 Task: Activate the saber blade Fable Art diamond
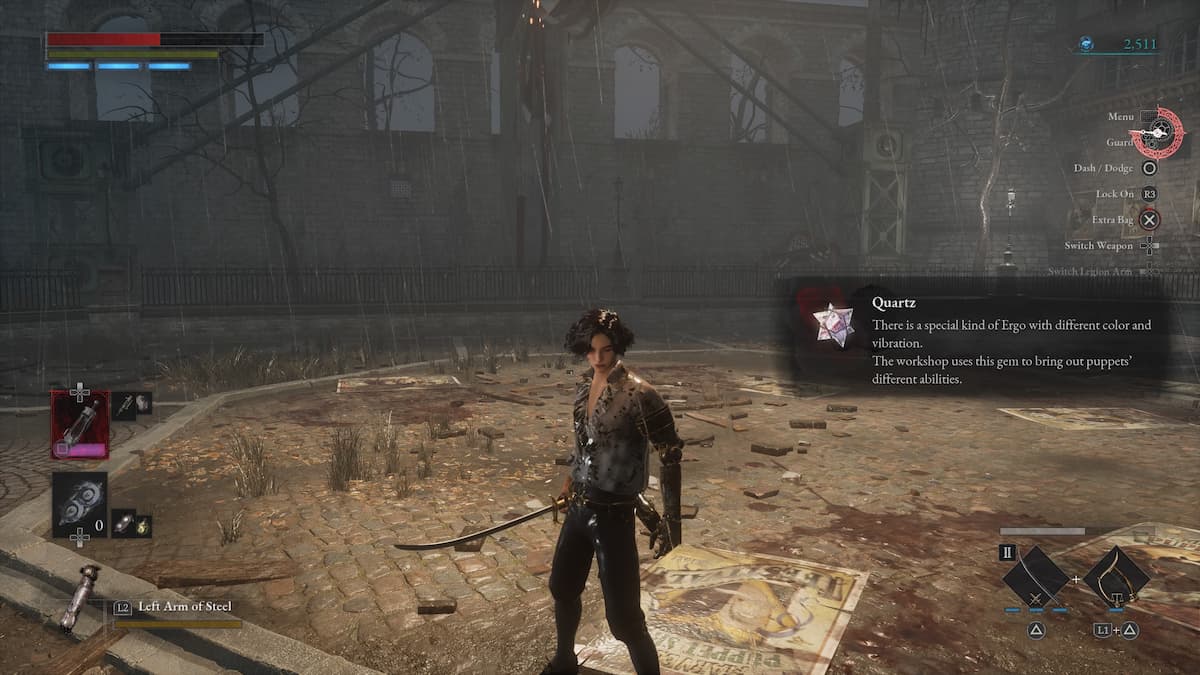point(1035,577)
